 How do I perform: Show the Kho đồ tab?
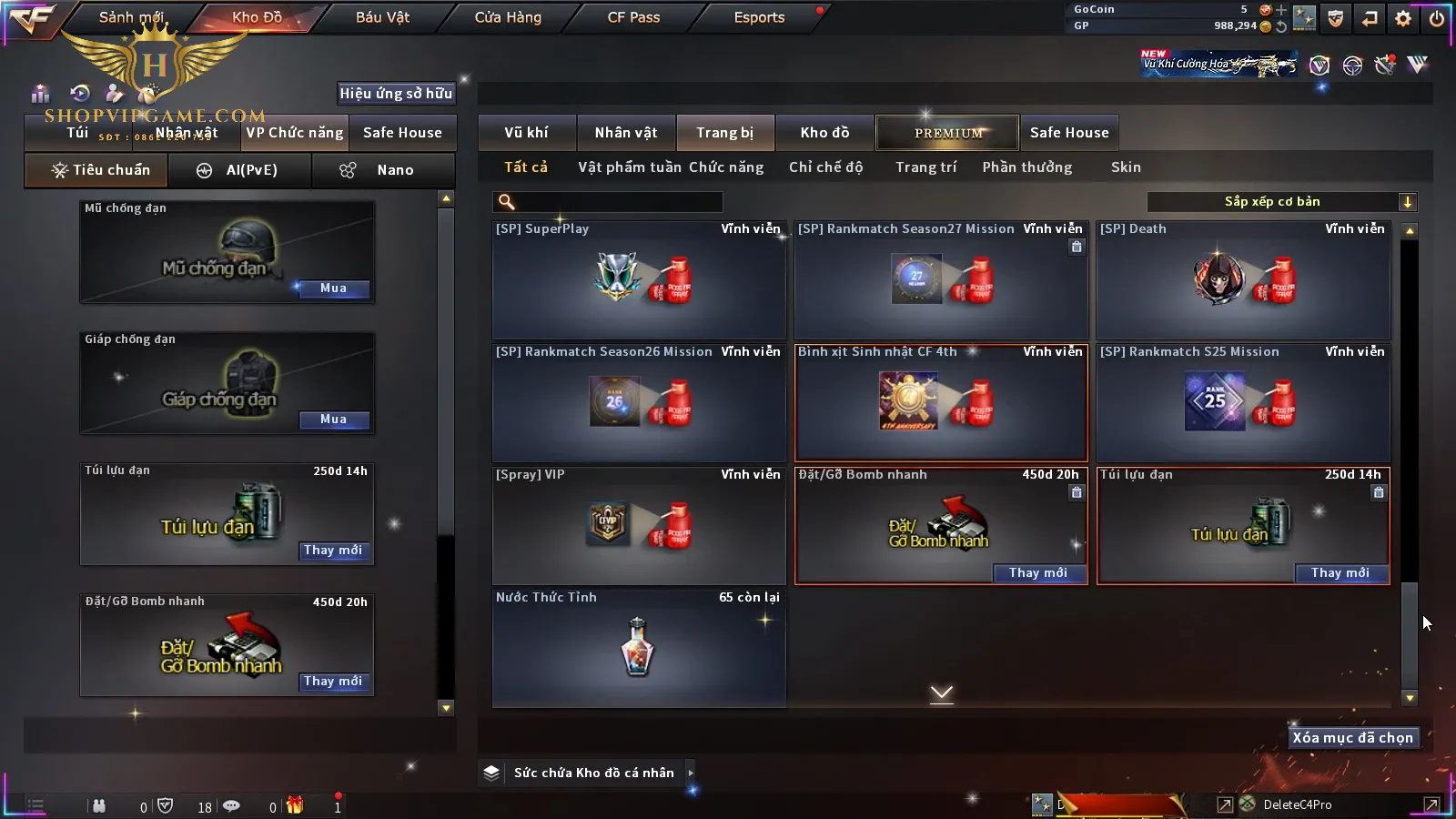click(x=824, y=133)
